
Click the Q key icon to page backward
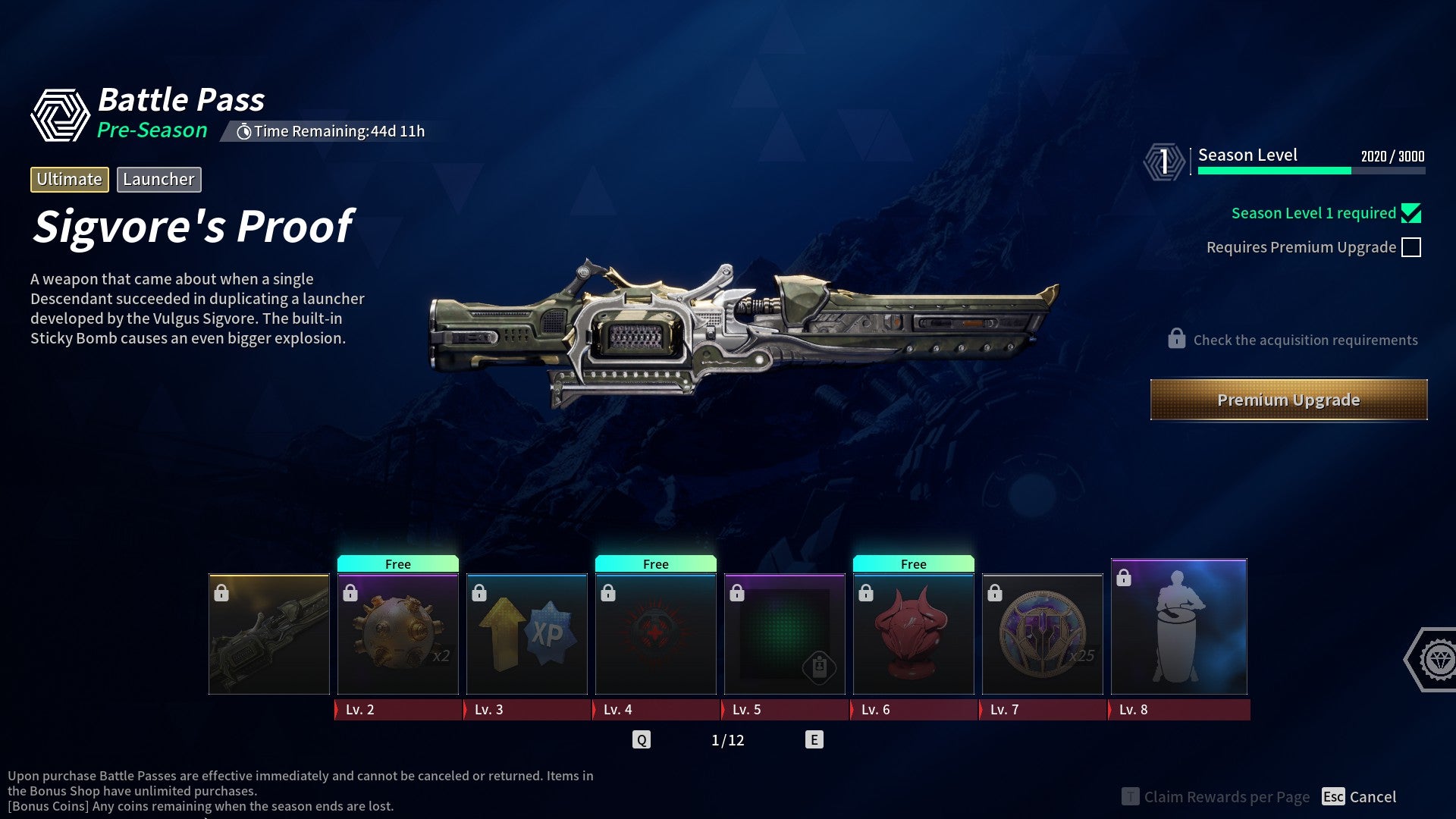642,738
